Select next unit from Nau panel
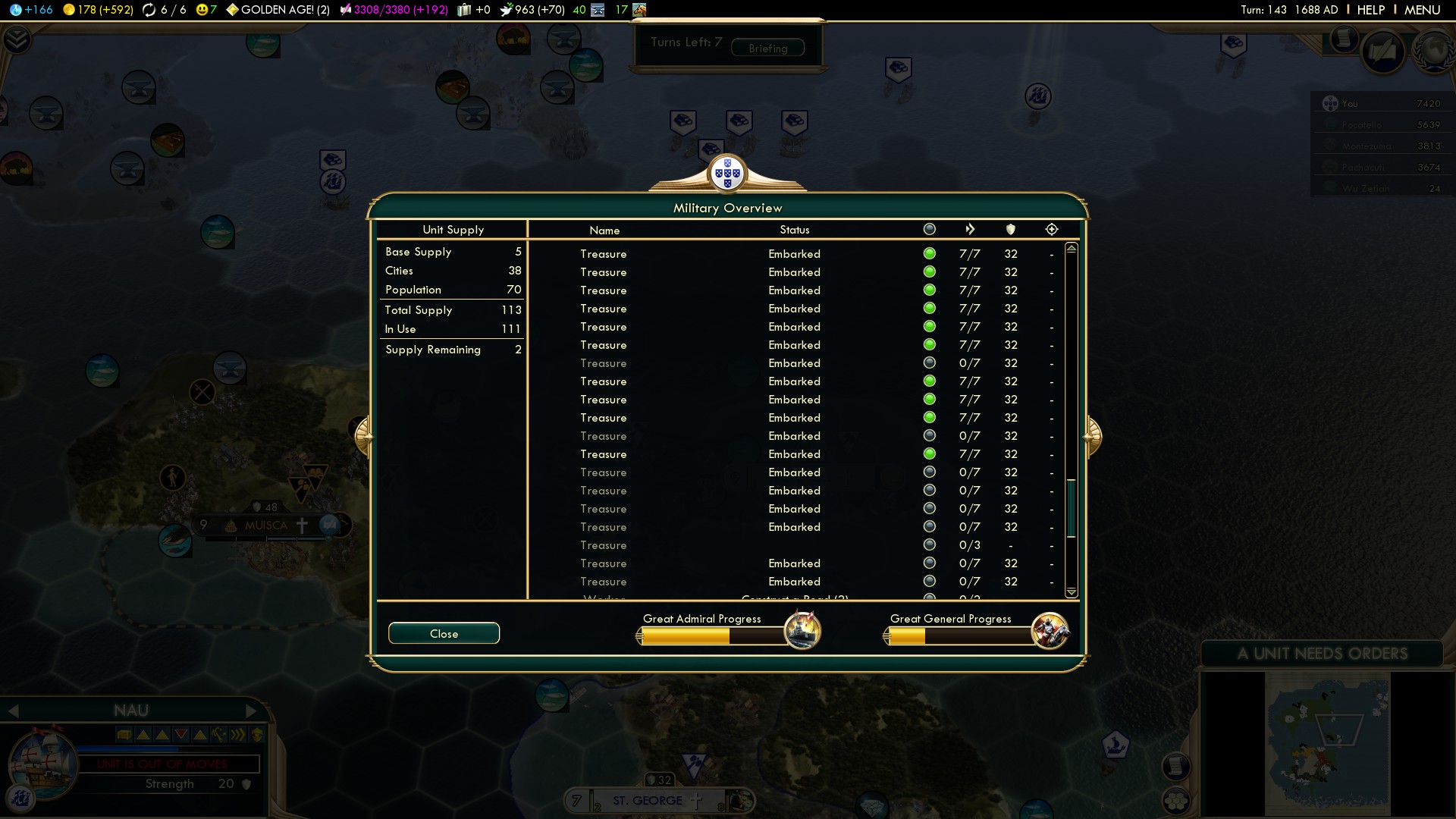The image size is (1456, 819). (252, 711)
